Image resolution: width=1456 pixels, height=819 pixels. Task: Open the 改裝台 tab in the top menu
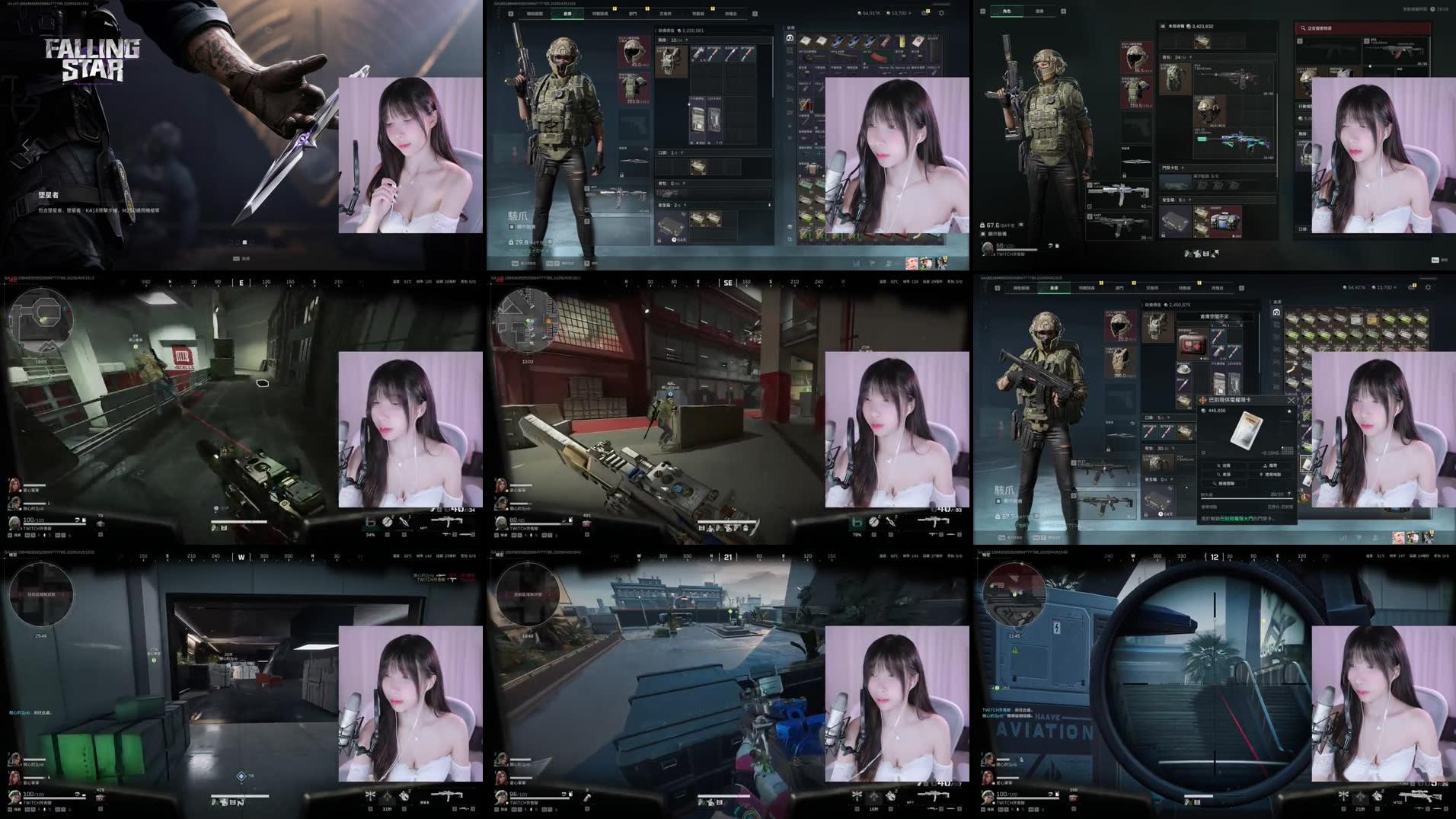click(x=732, y=12)
